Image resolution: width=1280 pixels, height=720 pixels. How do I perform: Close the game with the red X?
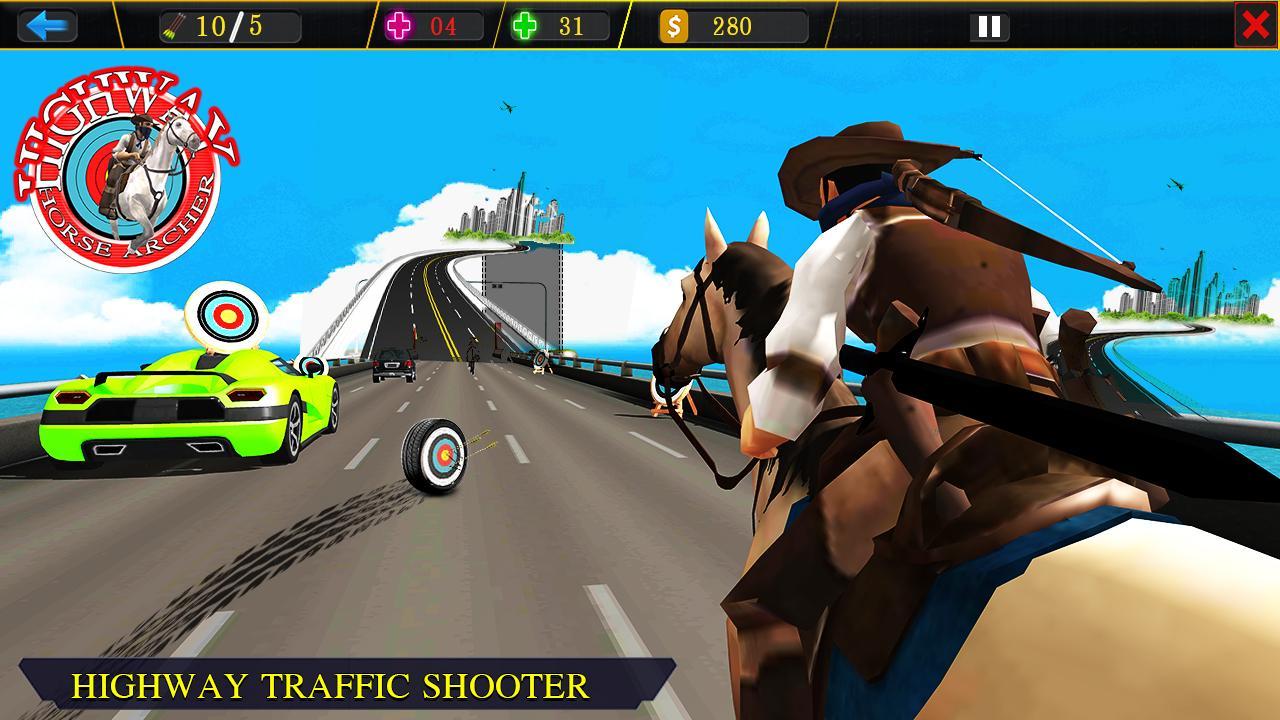pyautogui.click(x=1258, y=22)
